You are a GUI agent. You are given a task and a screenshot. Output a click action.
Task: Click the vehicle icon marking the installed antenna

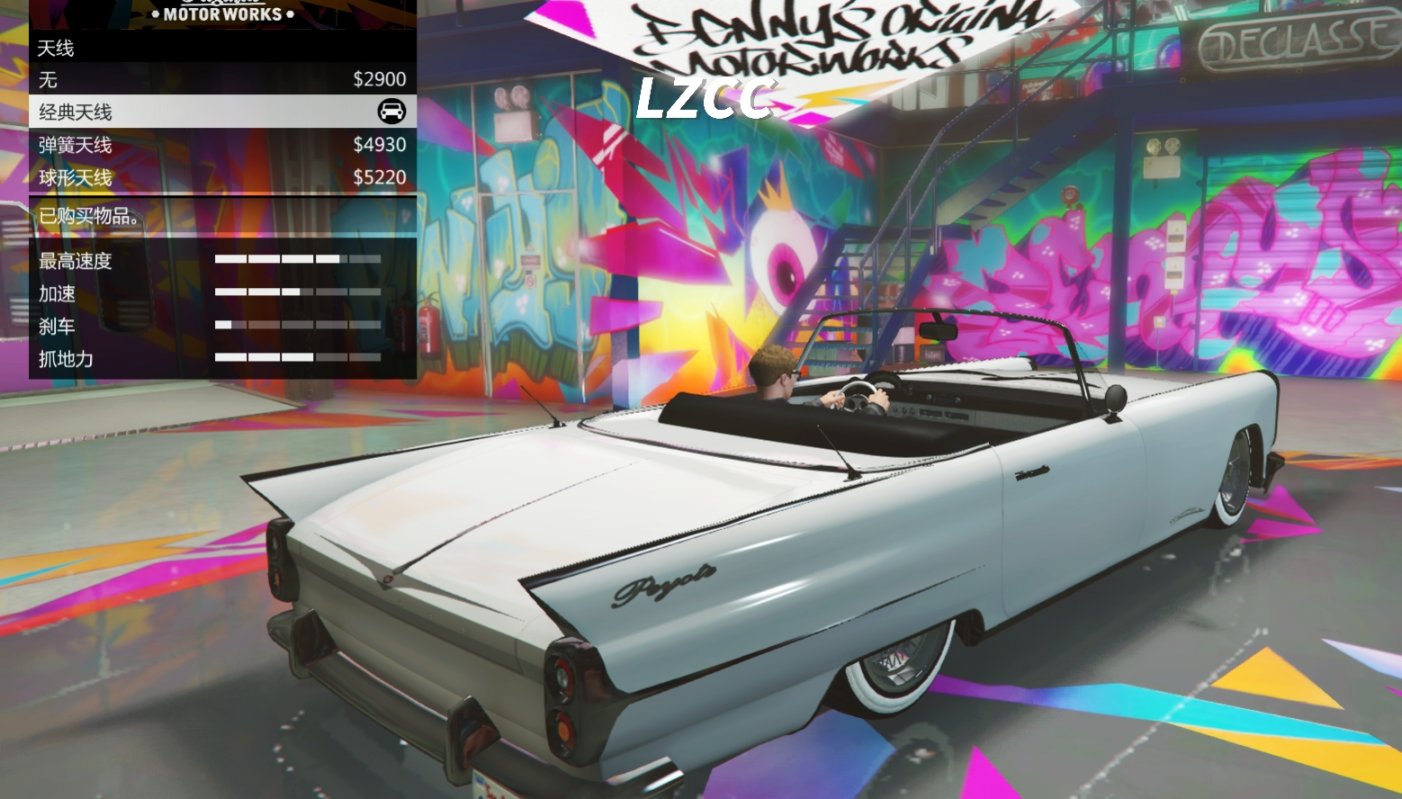tap(394, 111)
